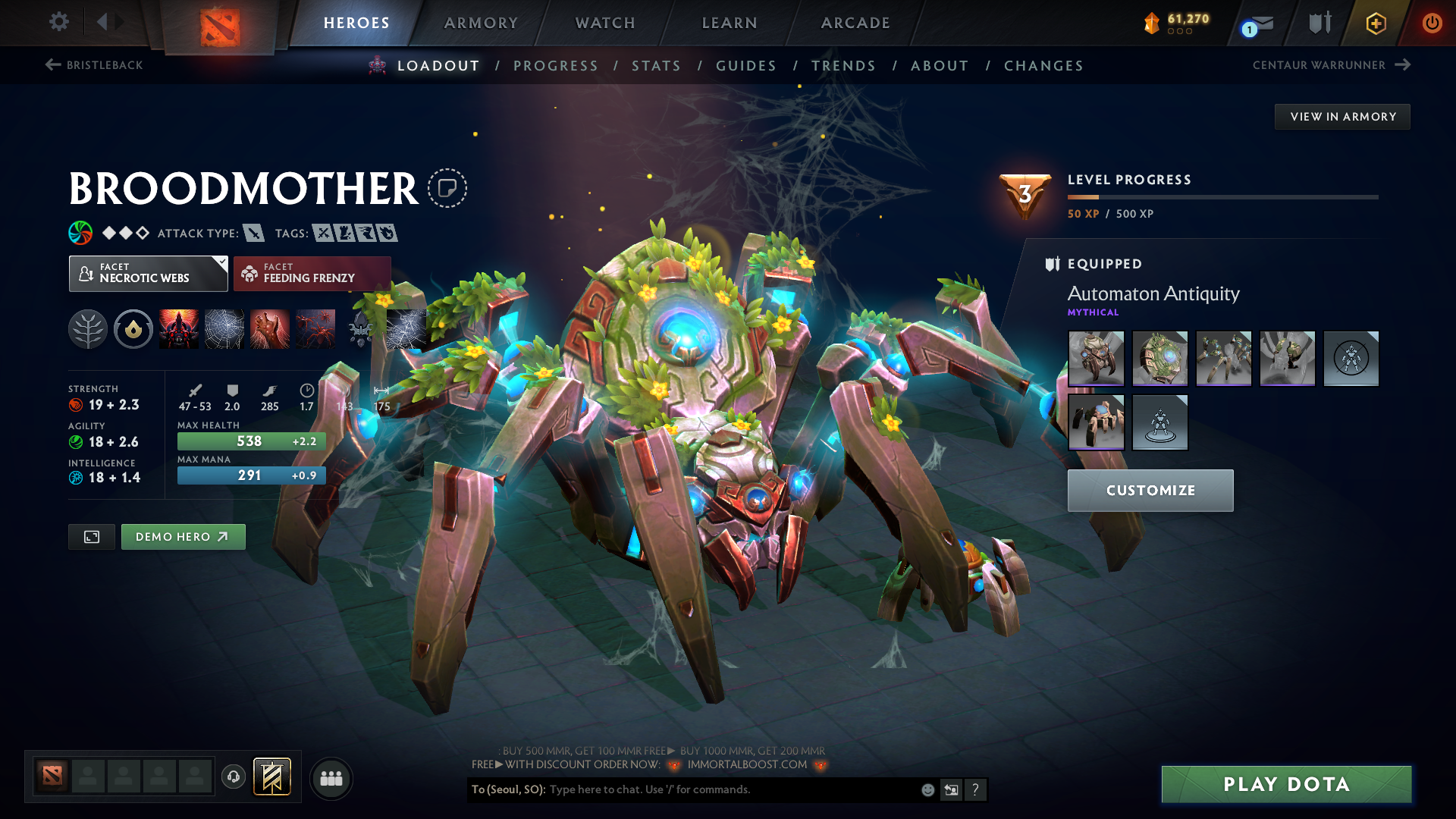Viewport: 1456px width, 819px height.
Task: Toggle fullscreen hero portrait view
Action: tap(91, 536)
